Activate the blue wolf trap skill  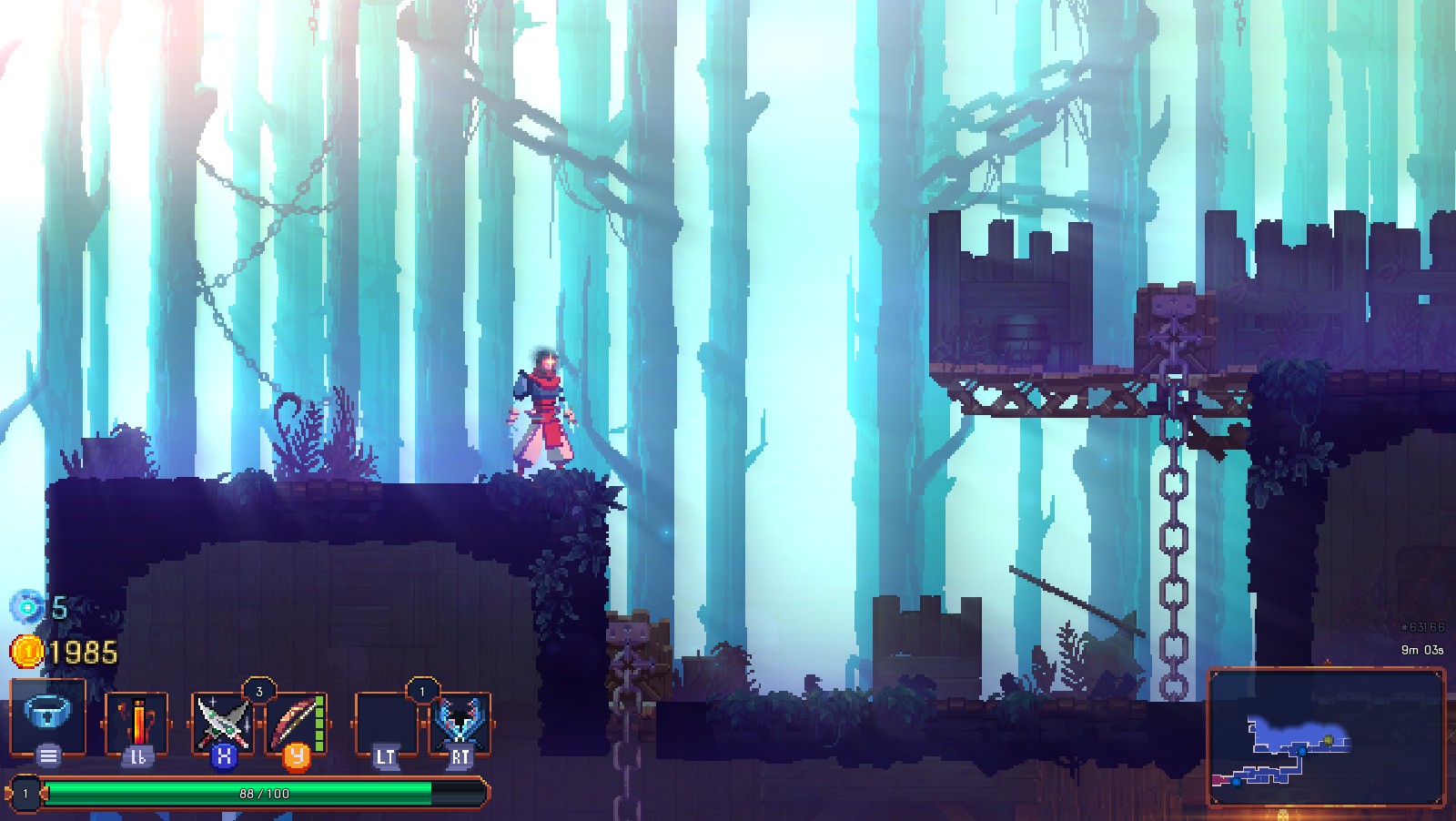pos(460,722)
